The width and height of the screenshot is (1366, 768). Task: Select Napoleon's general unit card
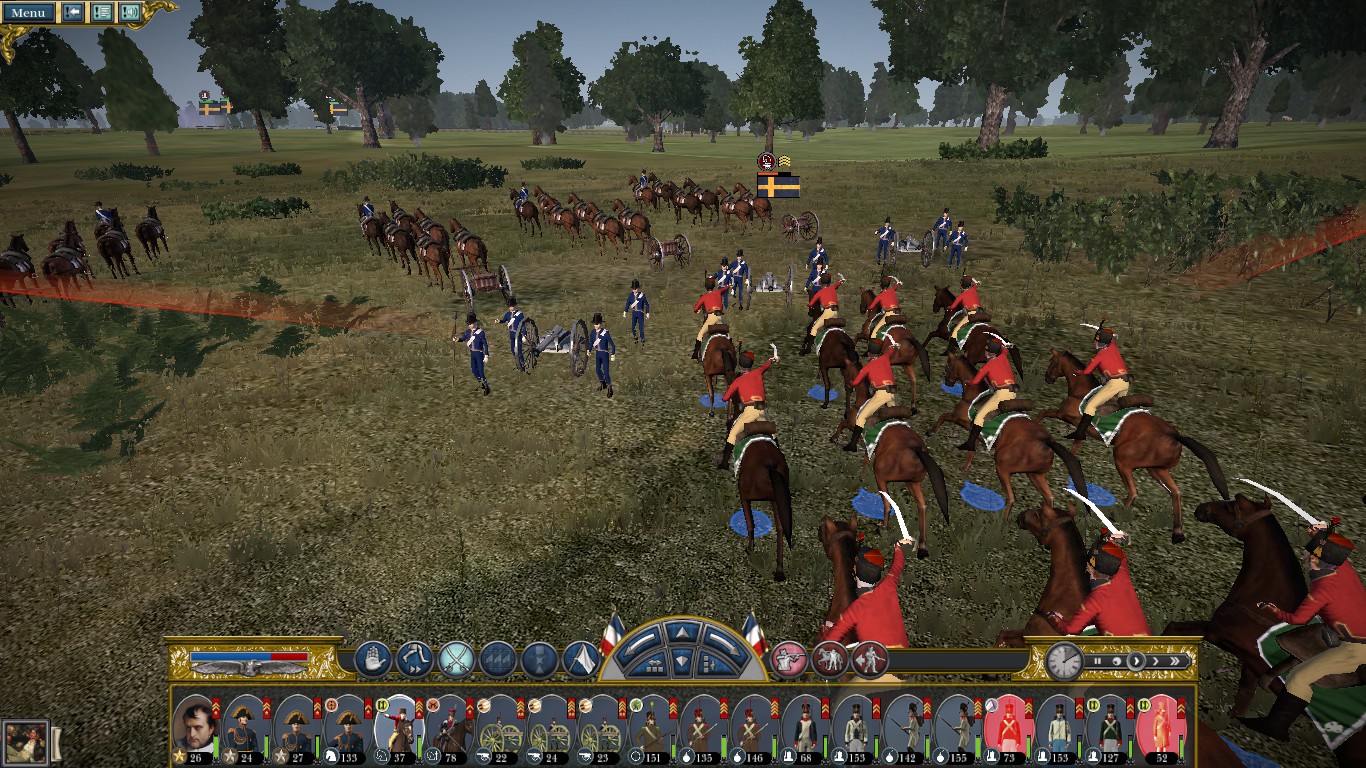(194, 725)
